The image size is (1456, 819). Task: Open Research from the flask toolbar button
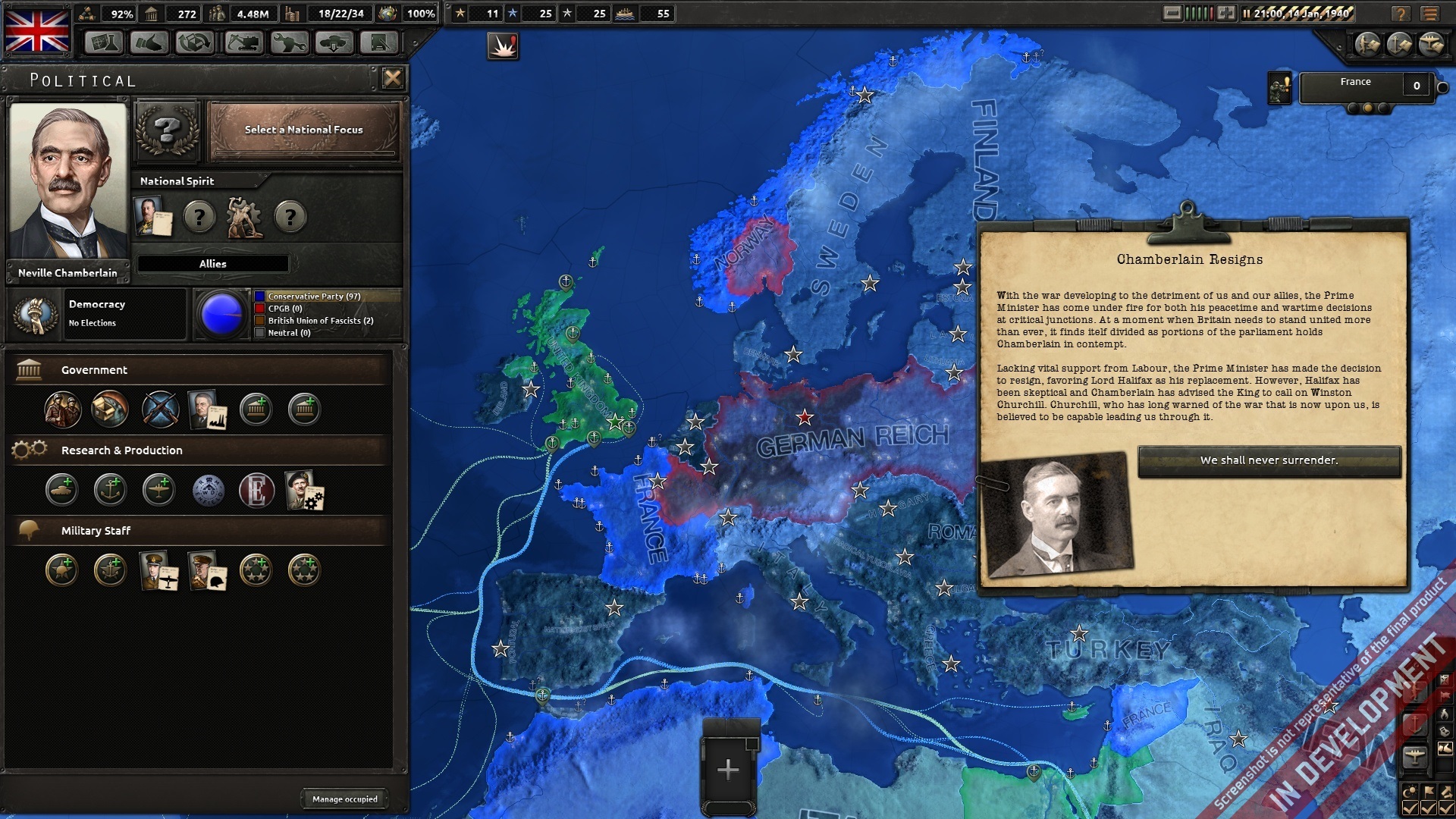103,42
